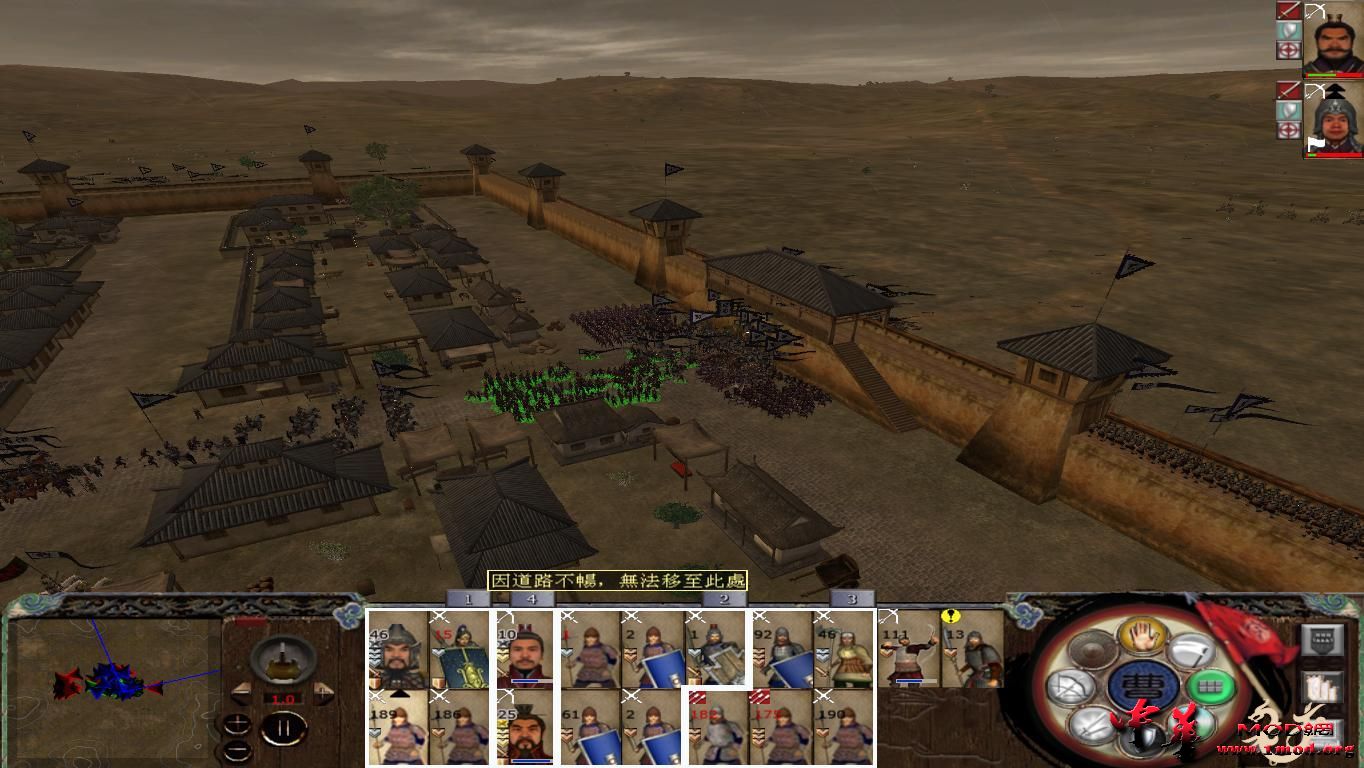Open the banner button right of command wheel
This screenshot has width=1364, height=768.
pos(1323,640)
